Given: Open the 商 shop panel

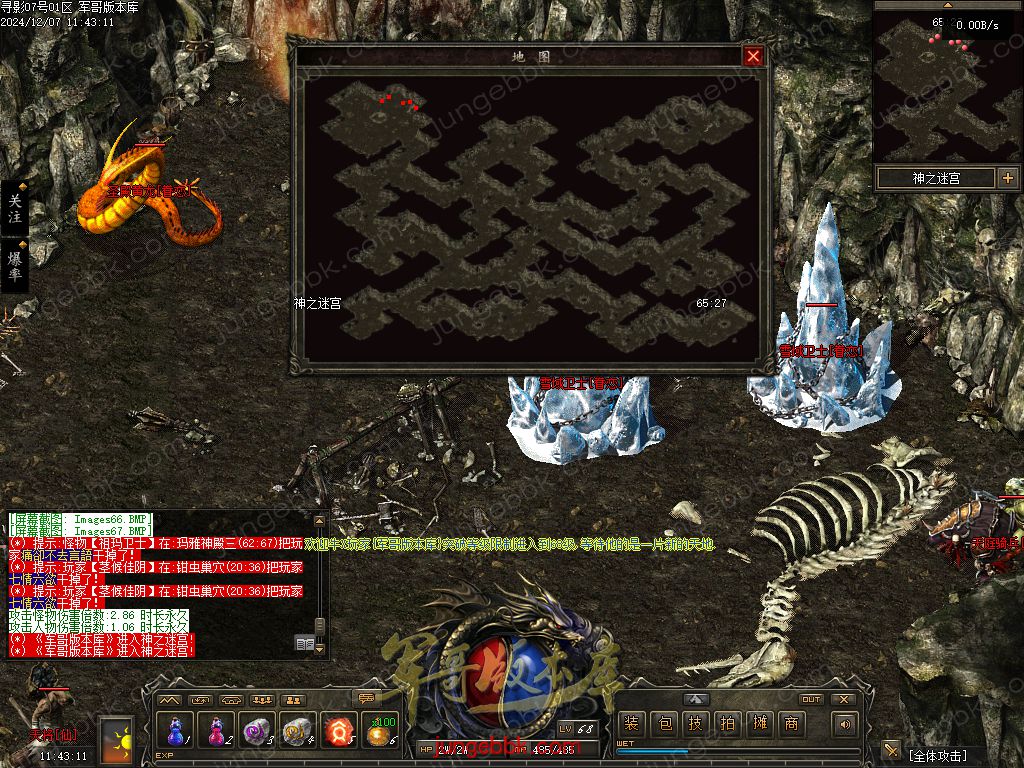Looking at the screenshot, I should point(791,724).
